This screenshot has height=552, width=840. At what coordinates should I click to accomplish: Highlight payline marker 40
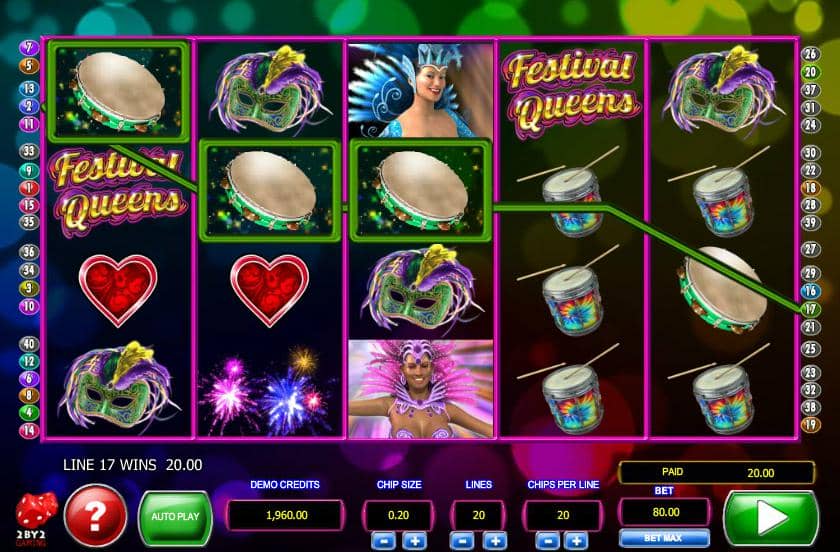[28, 343]
